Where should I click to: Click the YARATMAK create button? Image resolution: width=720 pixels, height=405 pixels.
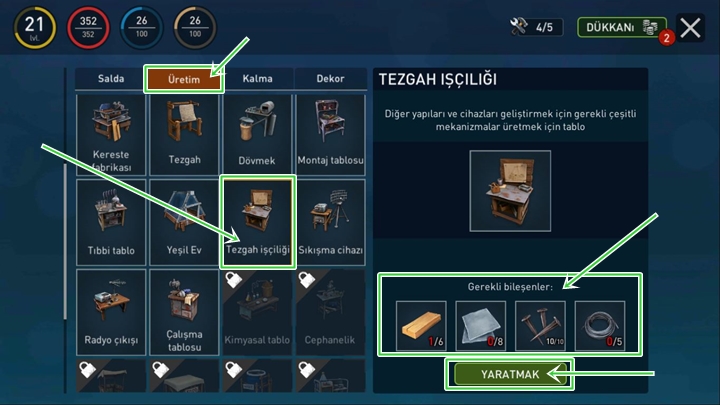[x=511, y=374]
